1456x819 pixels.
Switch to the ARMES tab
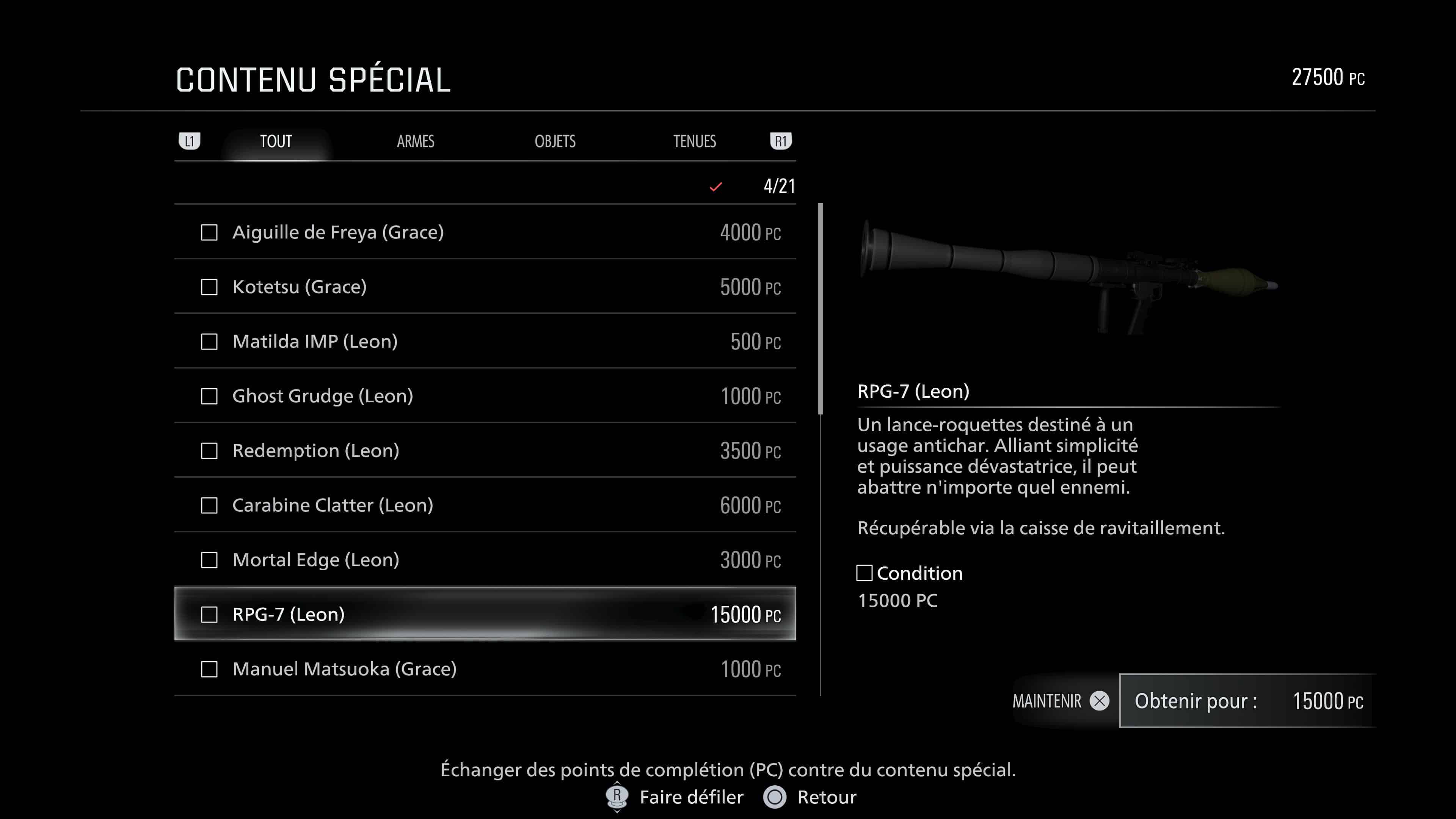click(416, 141)
